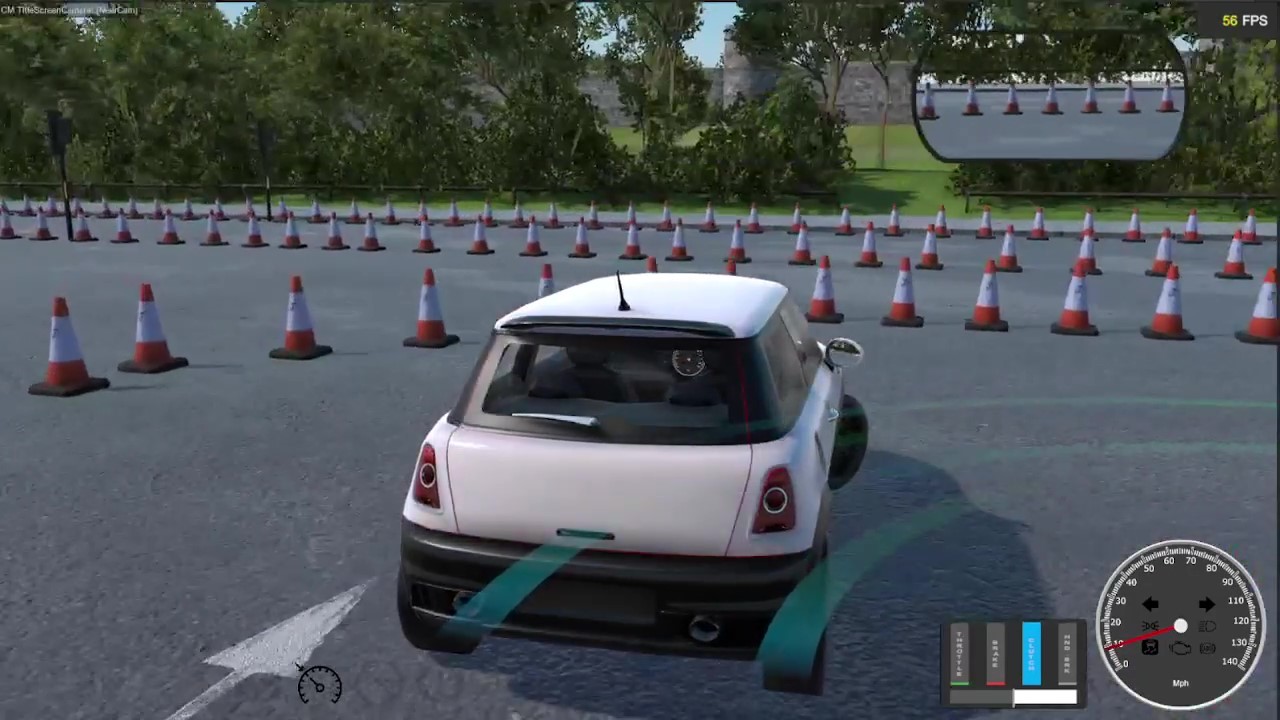This screenshot has width=1280, height=720.
Task: Click the 56 FPS counter display
Action: tap(1243, 20)
